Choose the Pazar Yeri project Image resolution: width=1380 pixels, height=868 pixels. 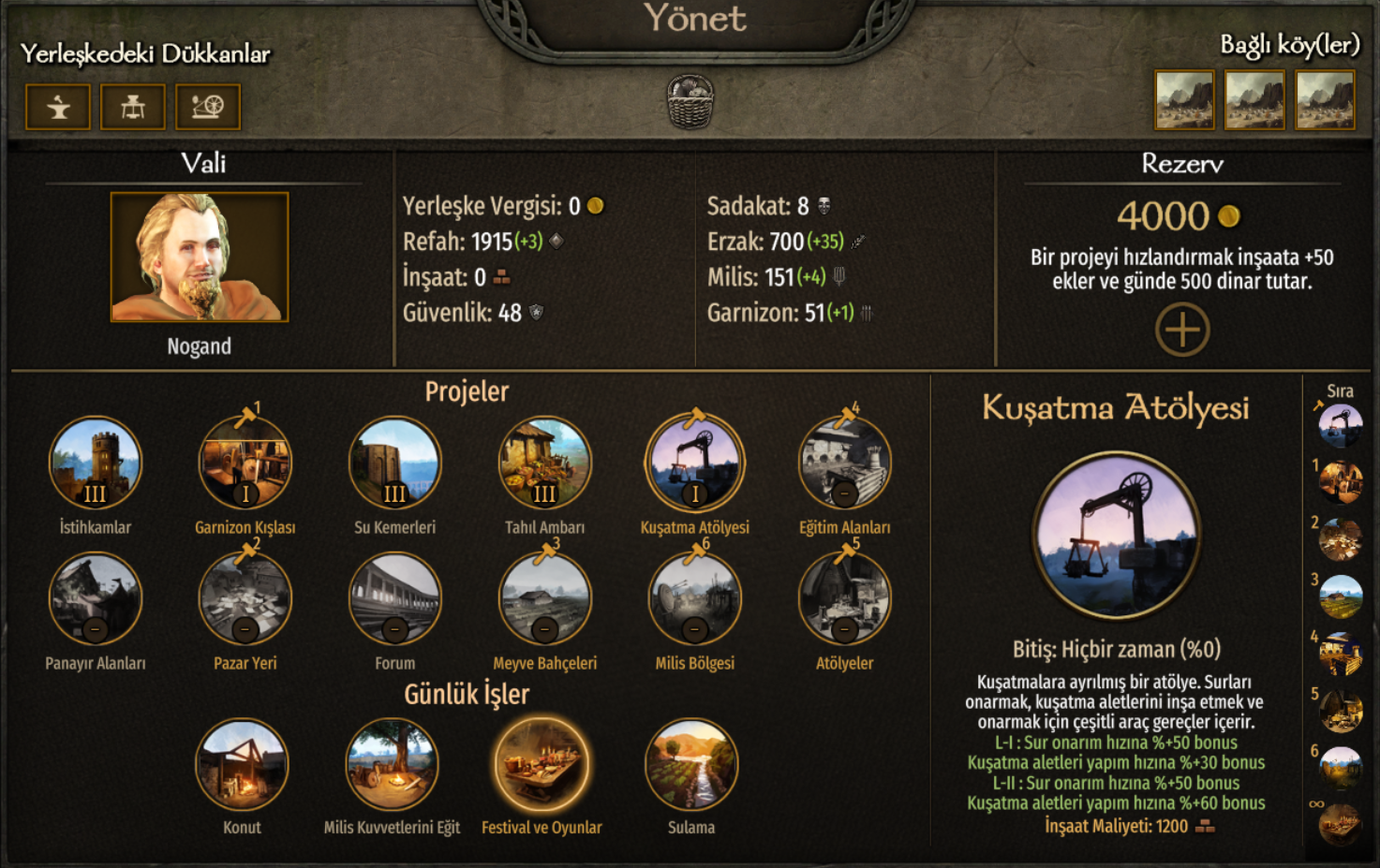[245, 599]
